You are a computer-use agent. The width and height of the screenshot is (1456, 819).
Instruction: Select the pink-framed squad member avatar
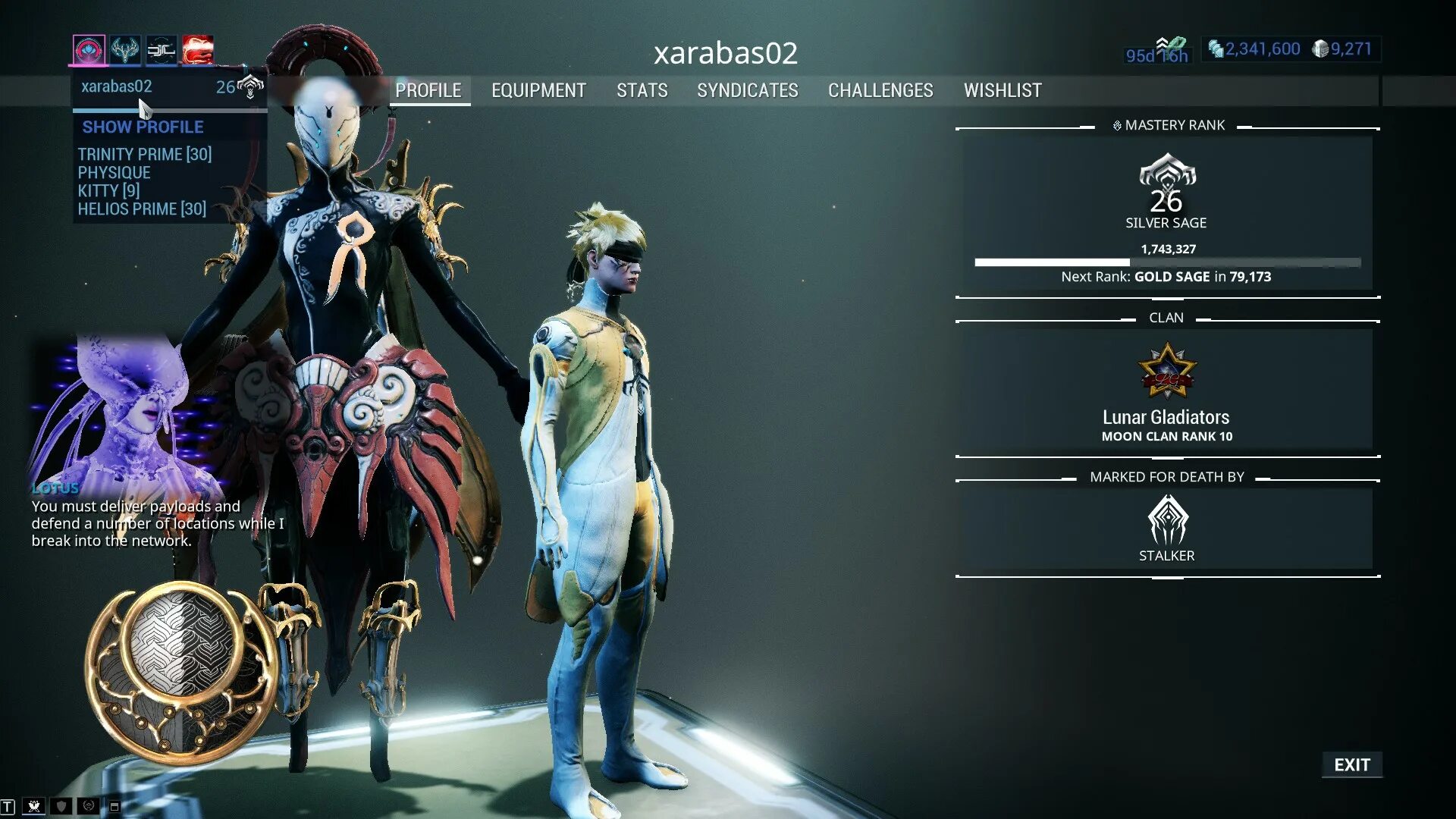coord(89,50)
